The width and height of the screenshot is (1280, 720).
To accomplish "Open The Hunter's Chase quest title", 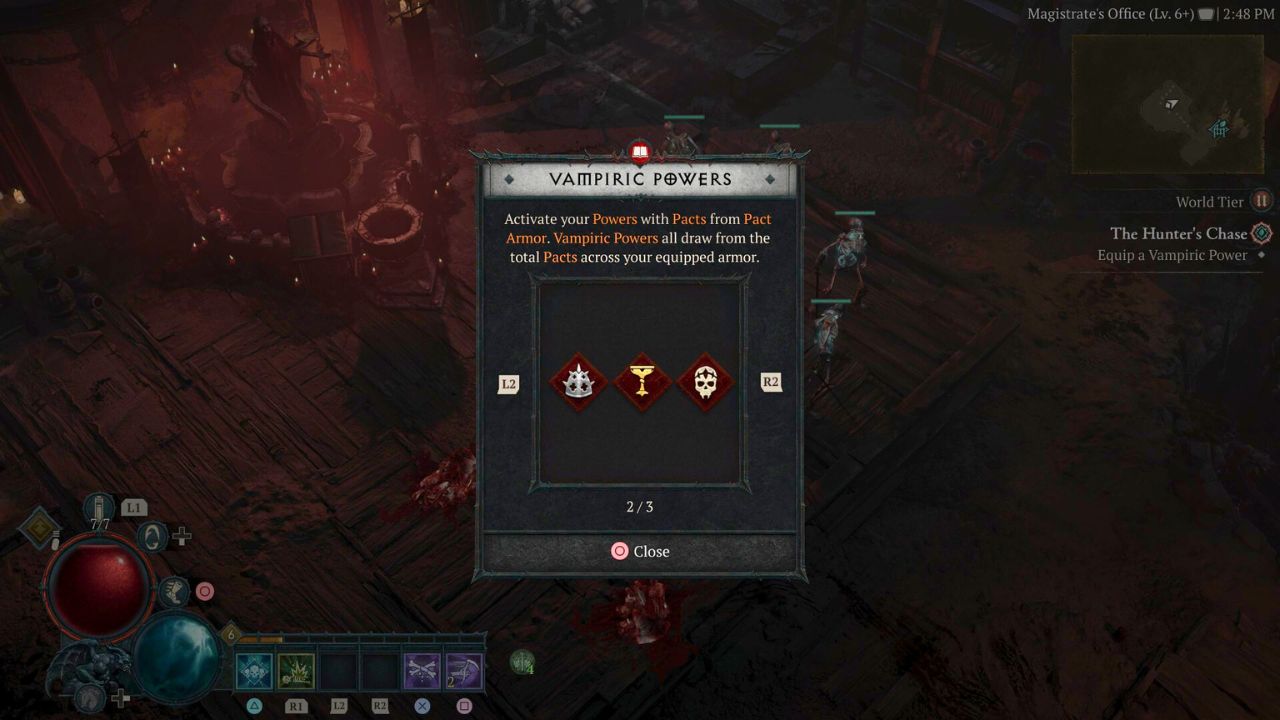I will (1179, 233).
